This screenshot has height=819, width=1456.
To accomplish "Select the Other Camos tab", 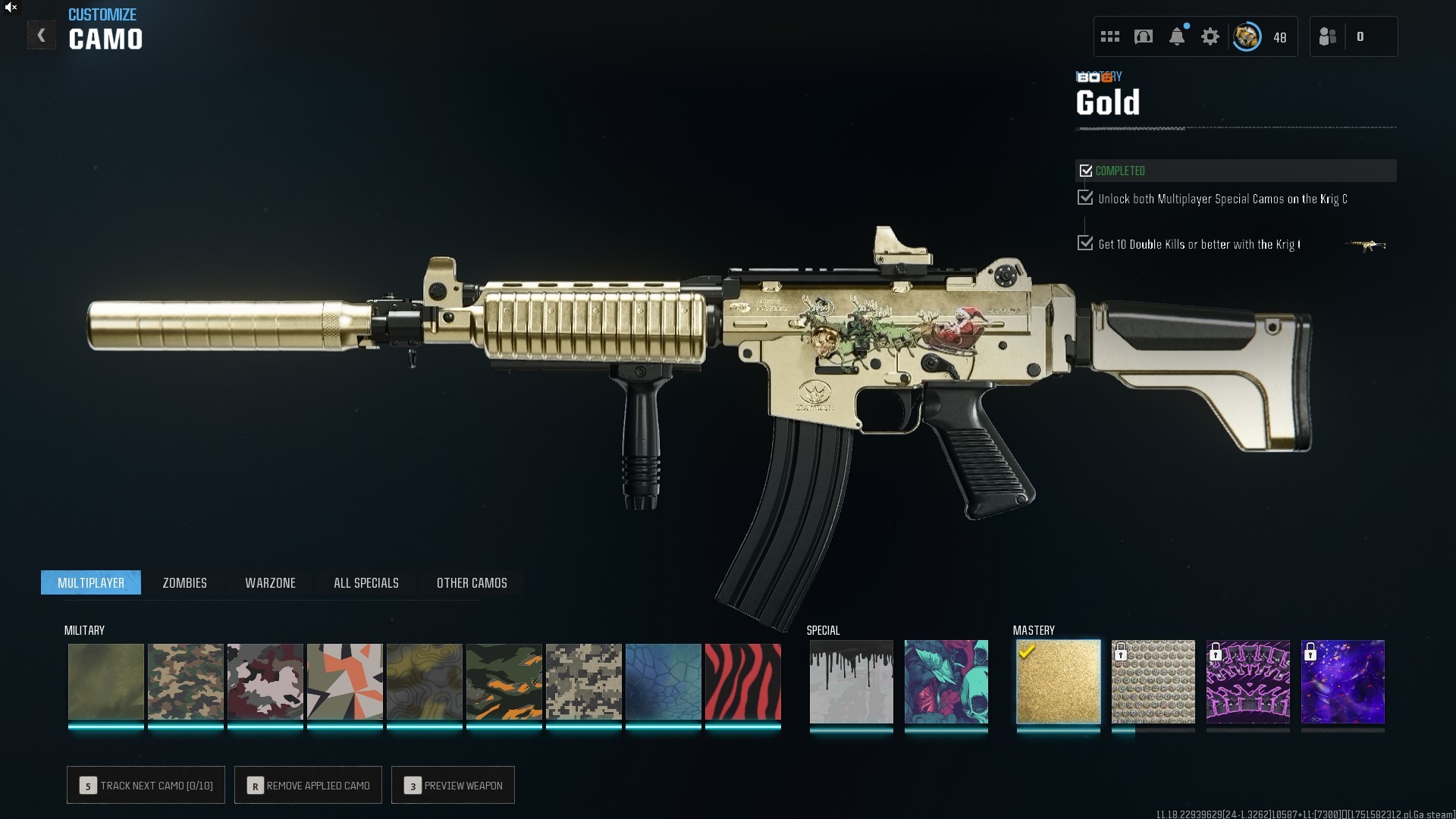I will [472, 582].
